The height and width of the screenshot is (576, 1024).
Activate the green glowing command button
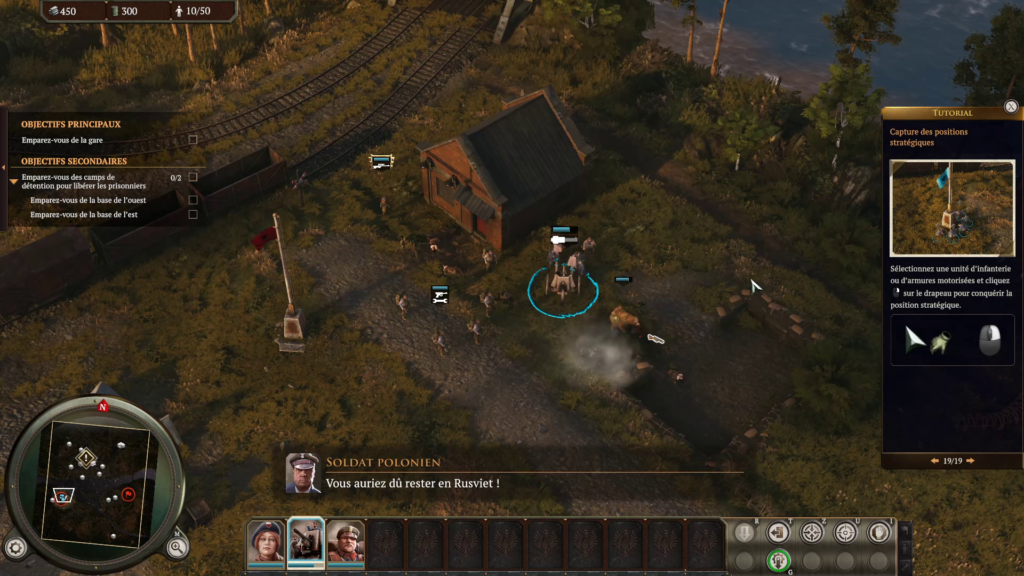(779, 560)
